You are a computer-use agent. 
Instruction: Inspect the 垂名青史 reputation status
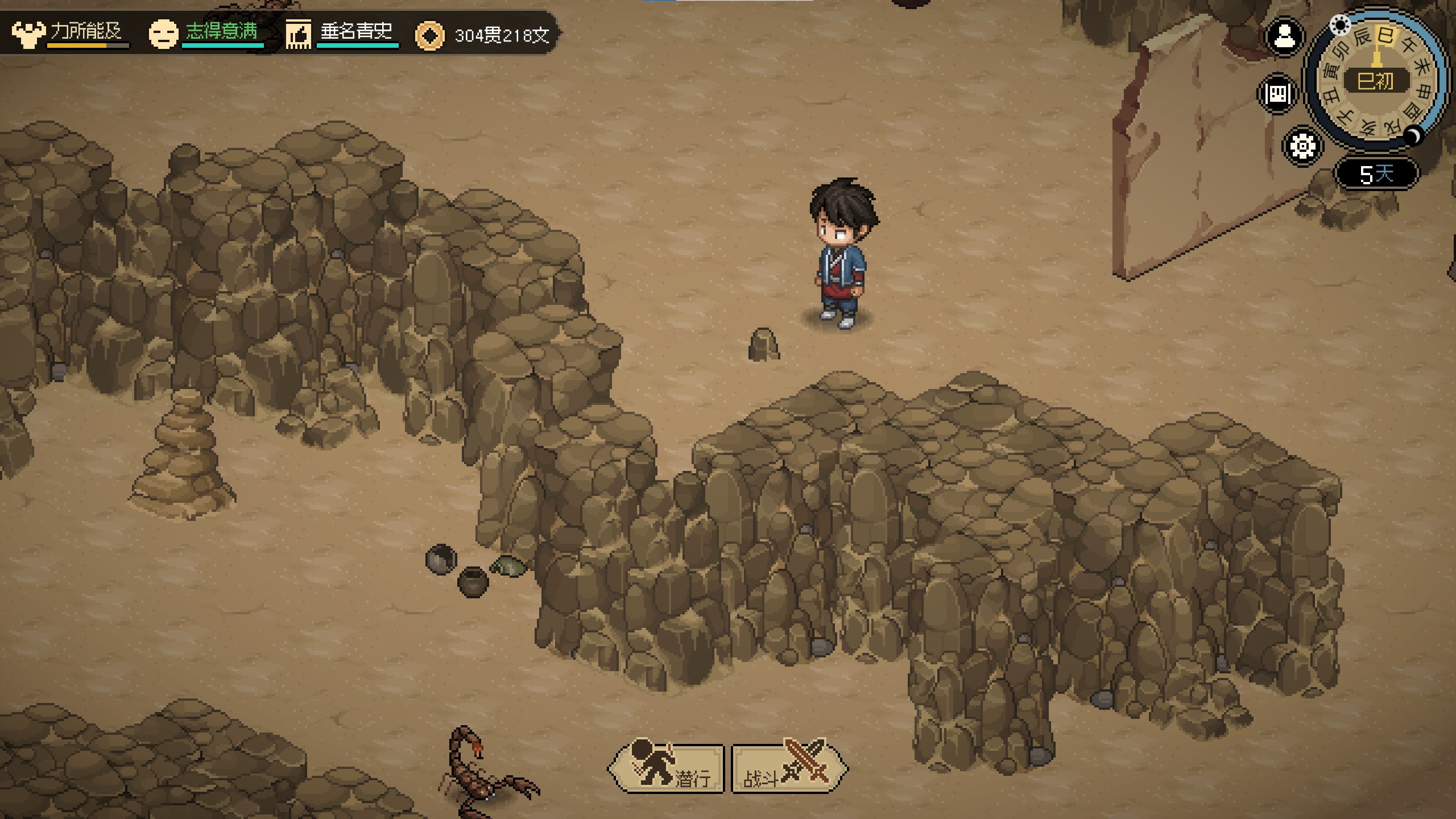pos(342,33)
